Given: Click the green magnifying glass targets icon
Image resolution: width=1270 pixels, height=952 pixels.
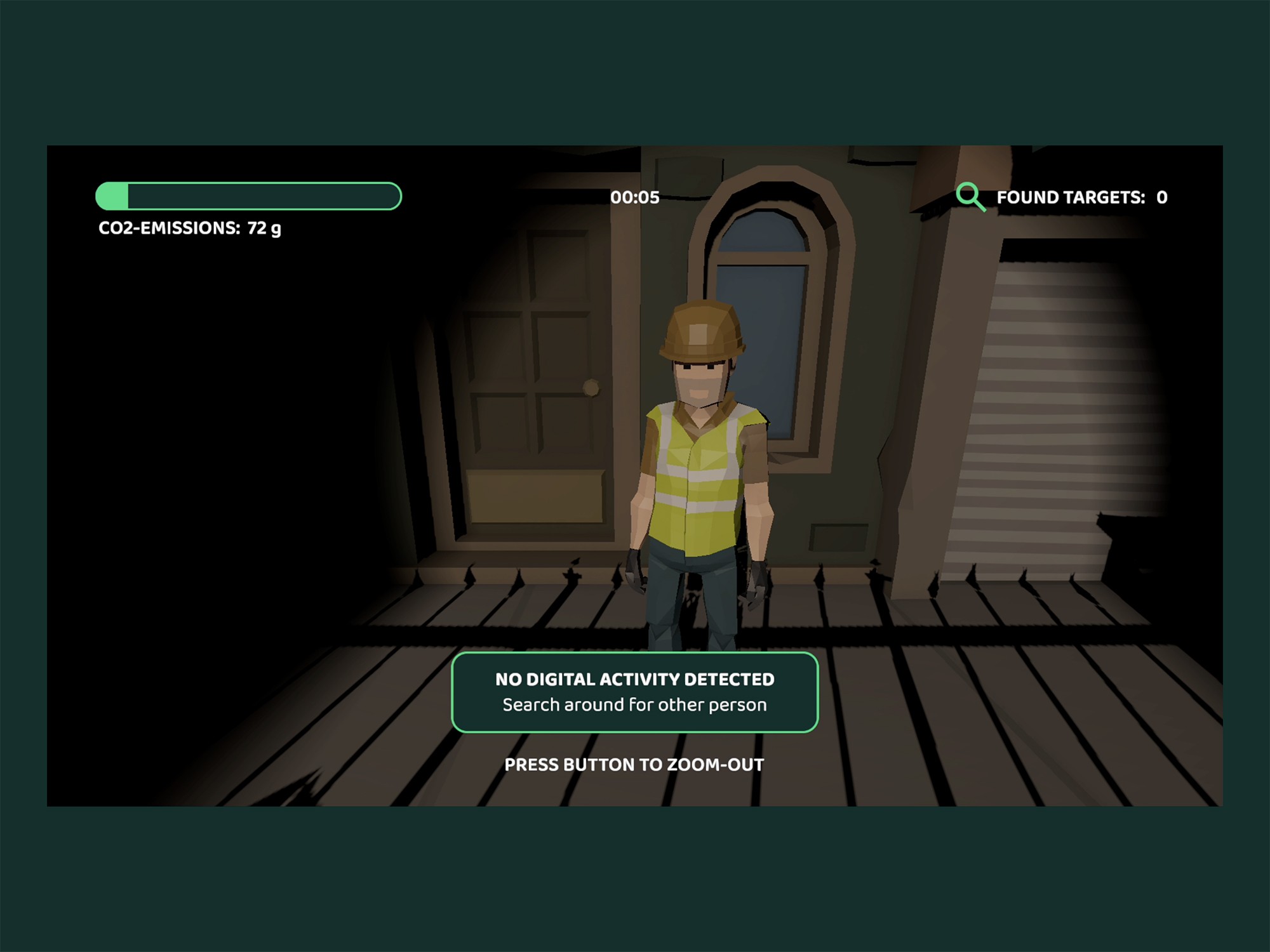Looking at the screenshot, I should click(x=970, y=197).
